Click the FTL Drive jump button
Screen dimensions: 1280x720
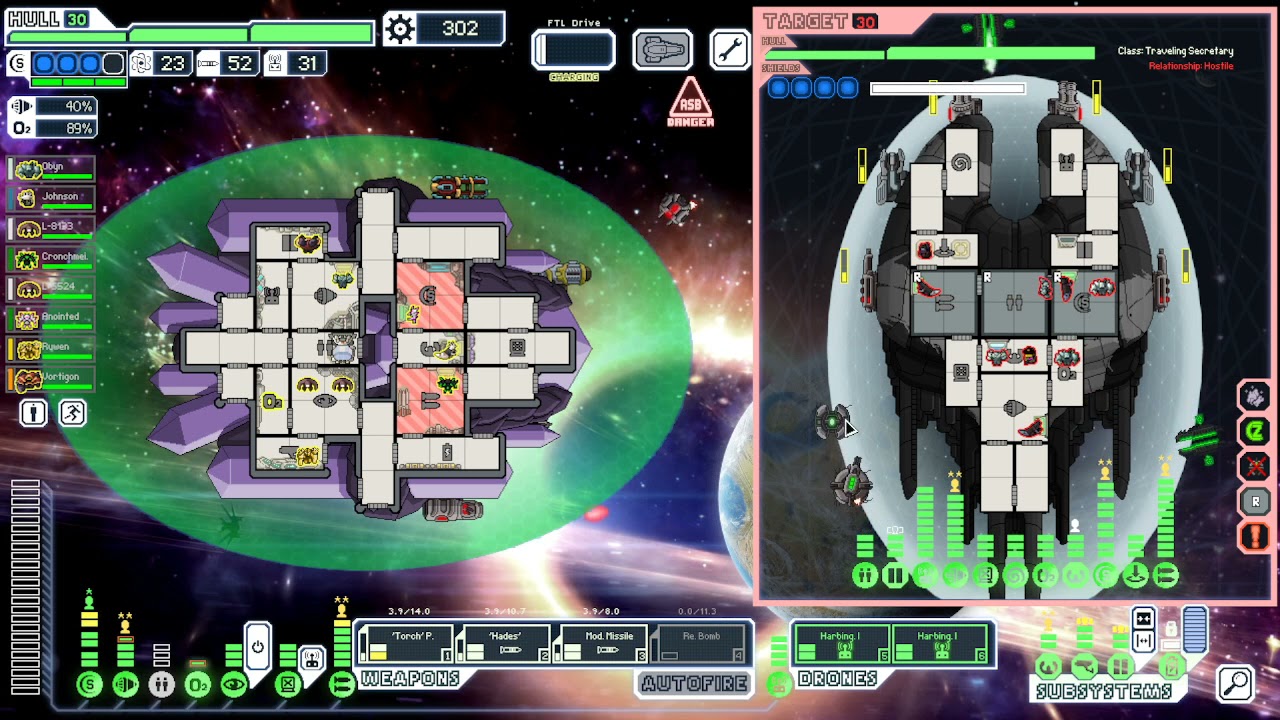pos(573,50)
